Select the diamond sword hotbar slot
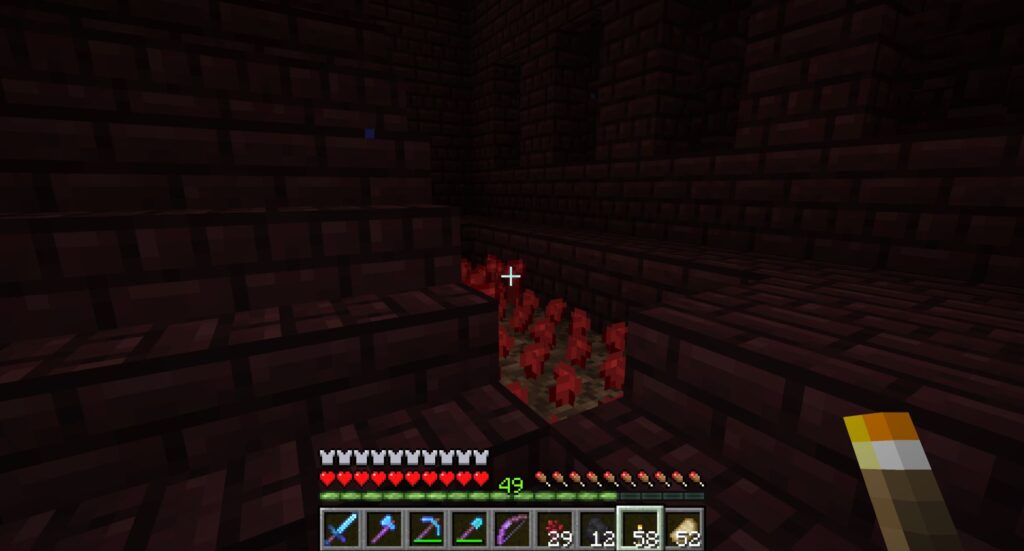This screenshot has width=1024, height=551. pos(341,527)
